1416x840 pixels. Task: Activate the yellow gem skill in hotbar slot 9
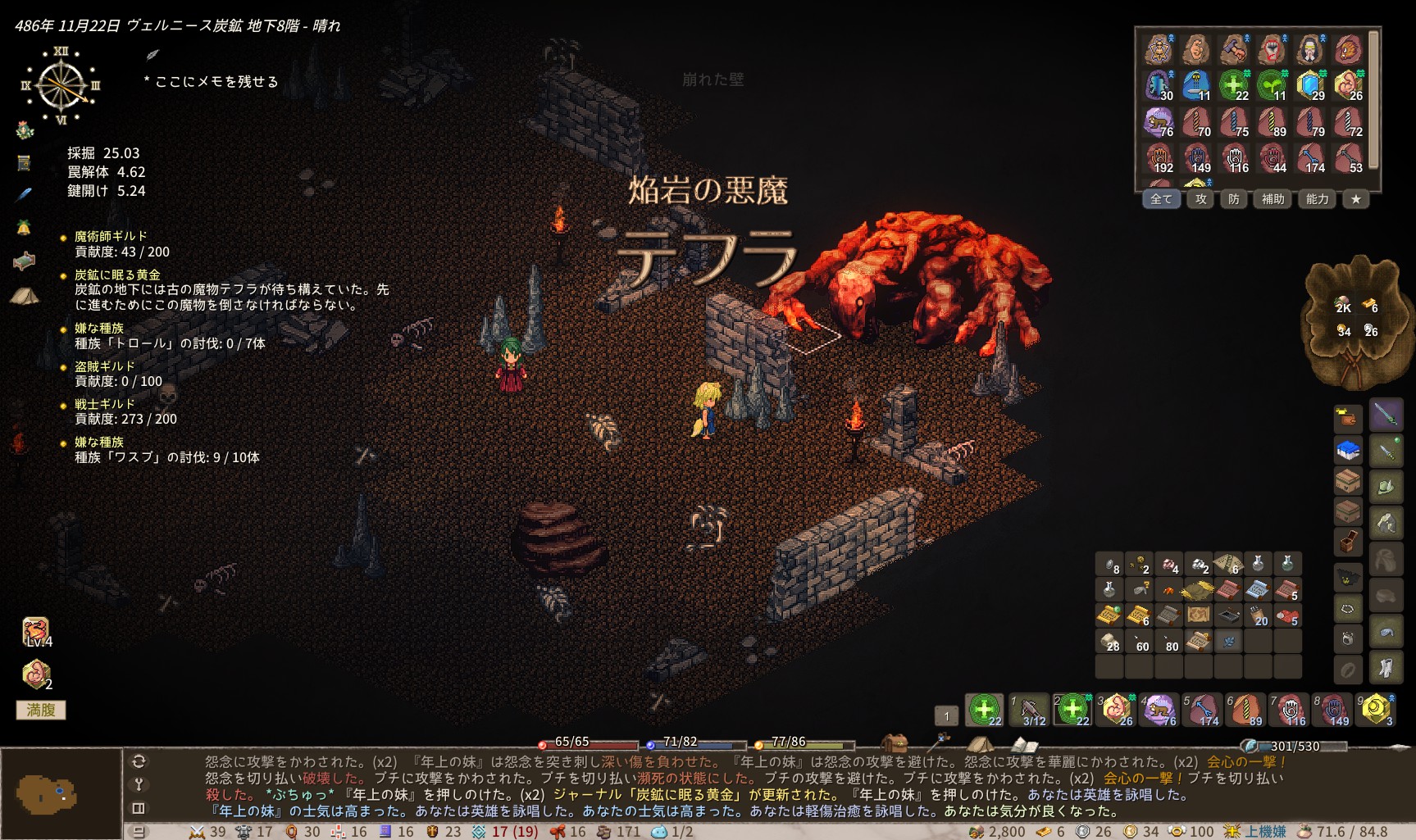[x=1377, y=710]
